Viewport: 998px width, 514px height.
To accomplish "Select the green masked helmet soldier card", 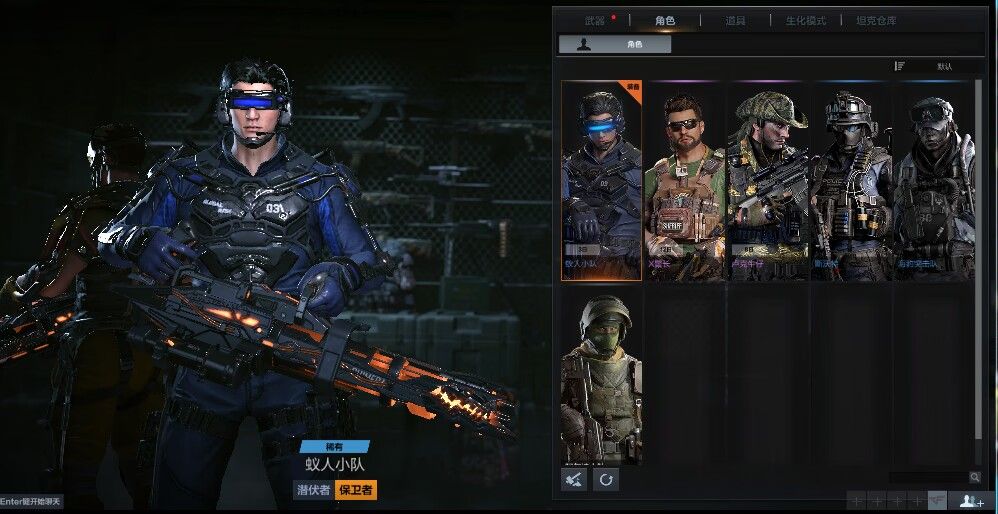I will pos(601,378).
